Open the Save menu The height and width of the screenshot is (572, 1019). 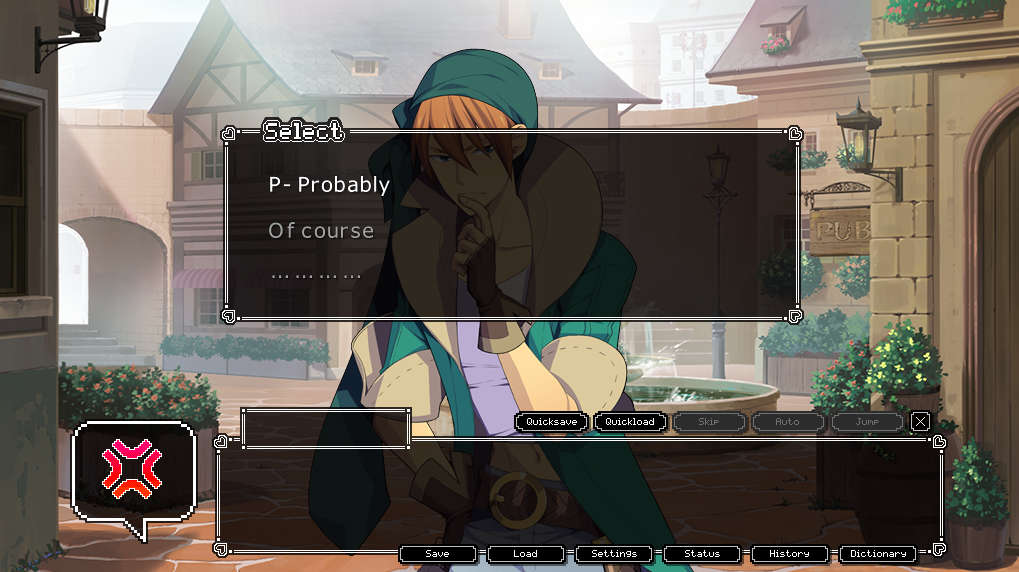point(437,554)
